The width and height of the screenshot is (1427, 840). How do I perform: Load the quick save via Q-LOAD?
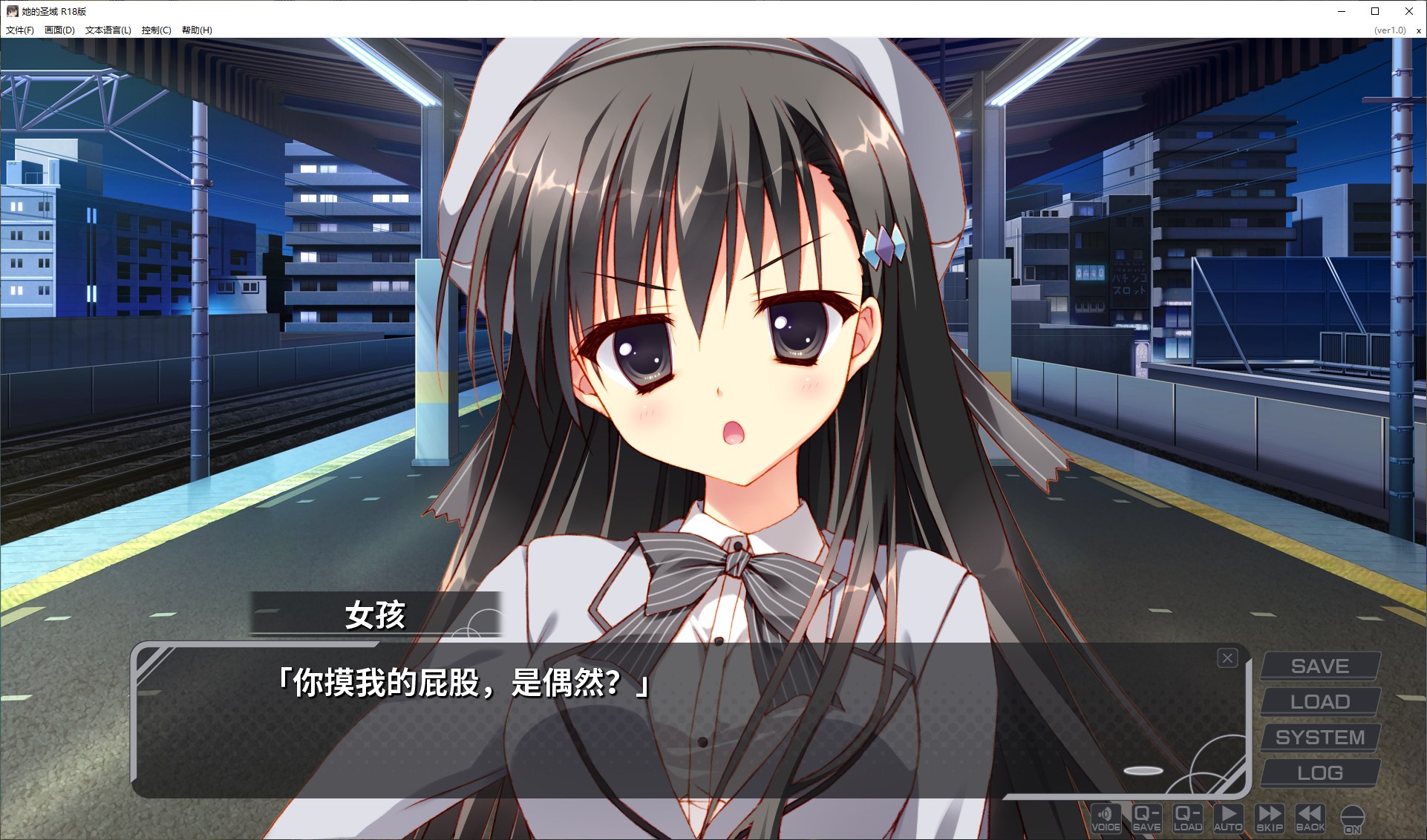1187,818
